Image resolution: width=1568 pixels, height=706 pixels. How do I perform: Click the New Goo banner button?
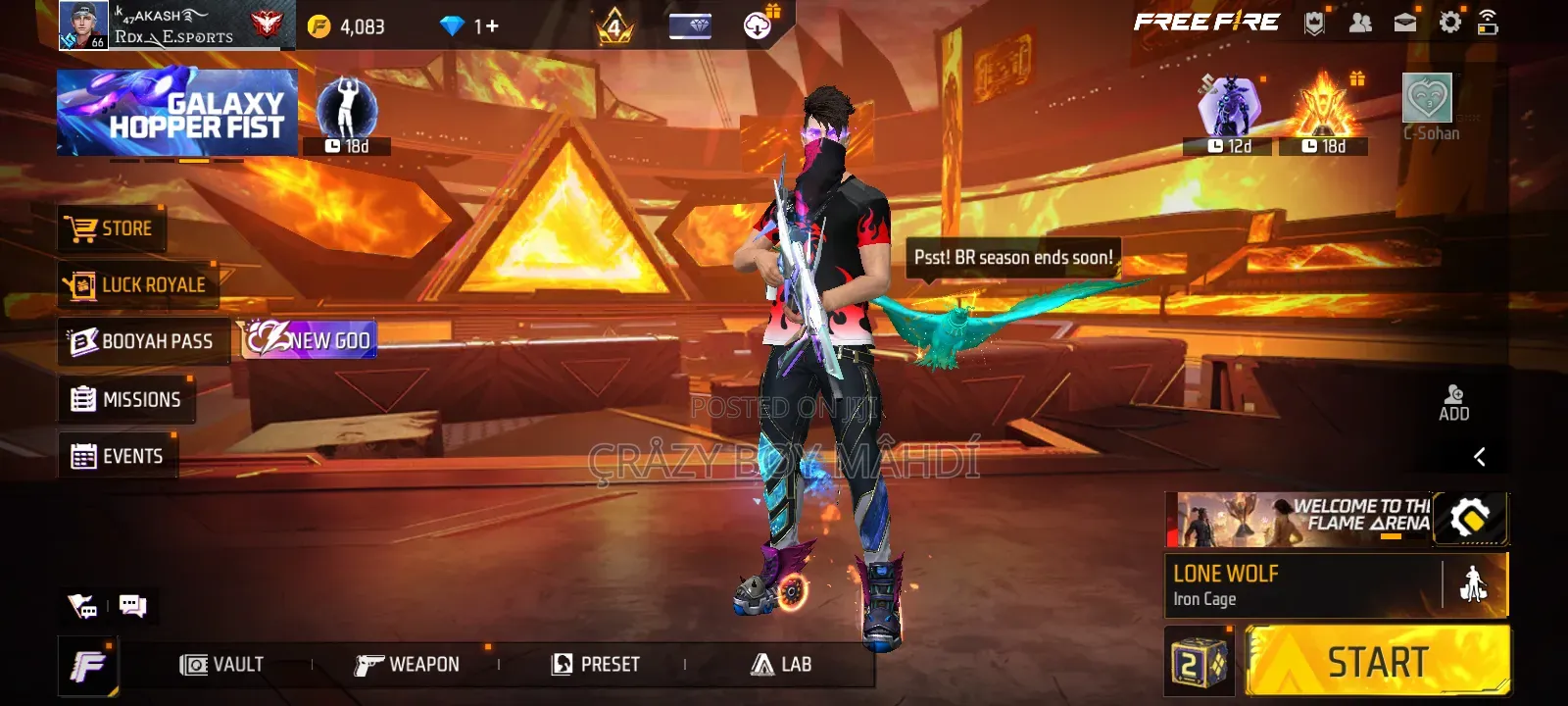coord(309,340)
